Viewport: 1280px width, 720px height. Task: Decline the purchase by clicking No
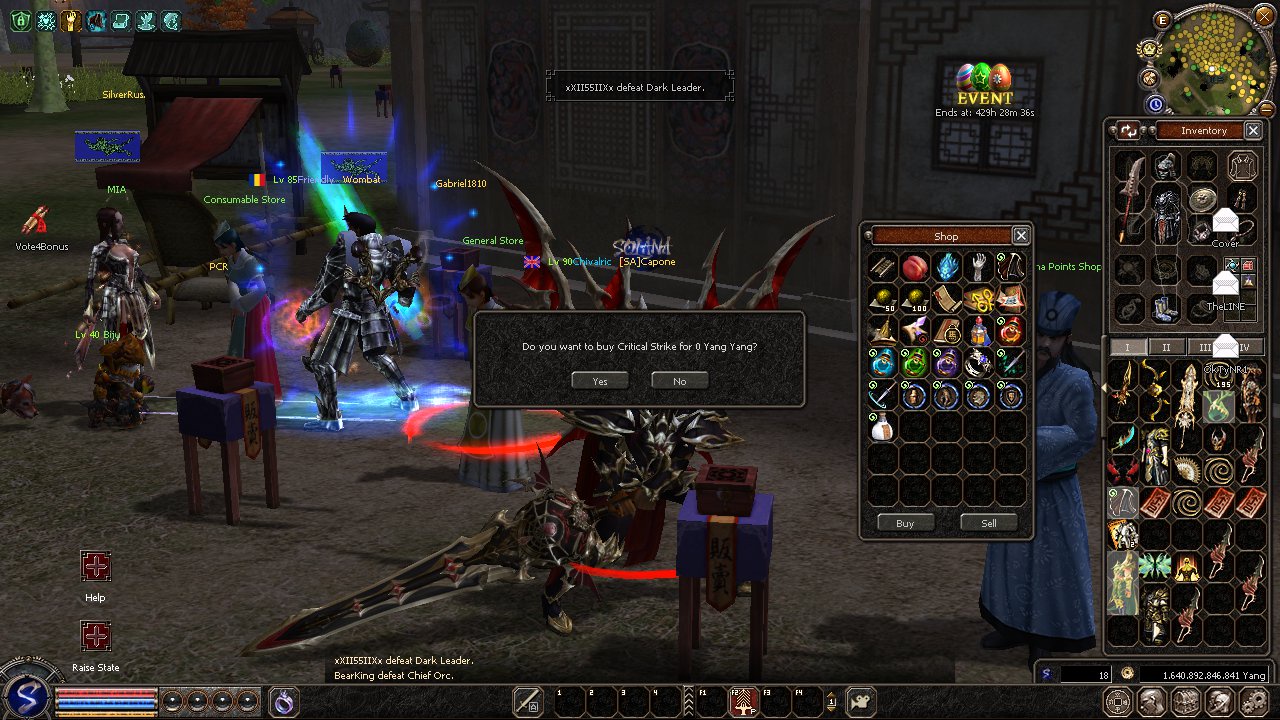(x=679, y=381)
